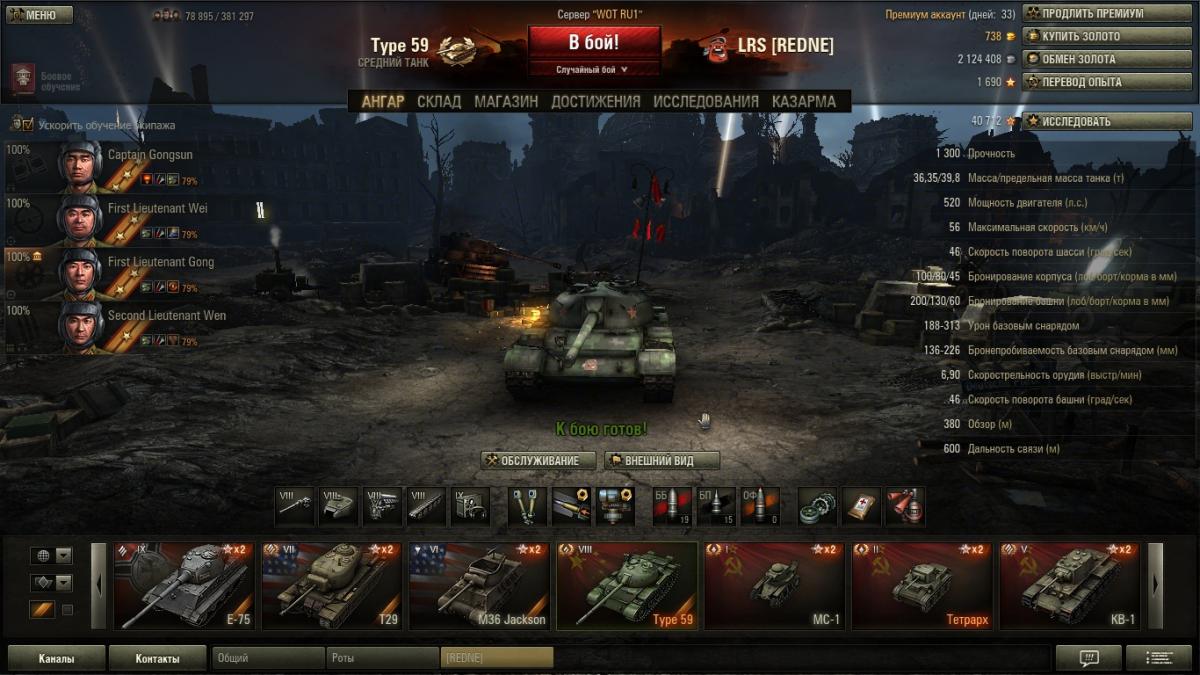Expand the Случайный бой battle type dropdown

pyautogui.click(x=593, y=70)
